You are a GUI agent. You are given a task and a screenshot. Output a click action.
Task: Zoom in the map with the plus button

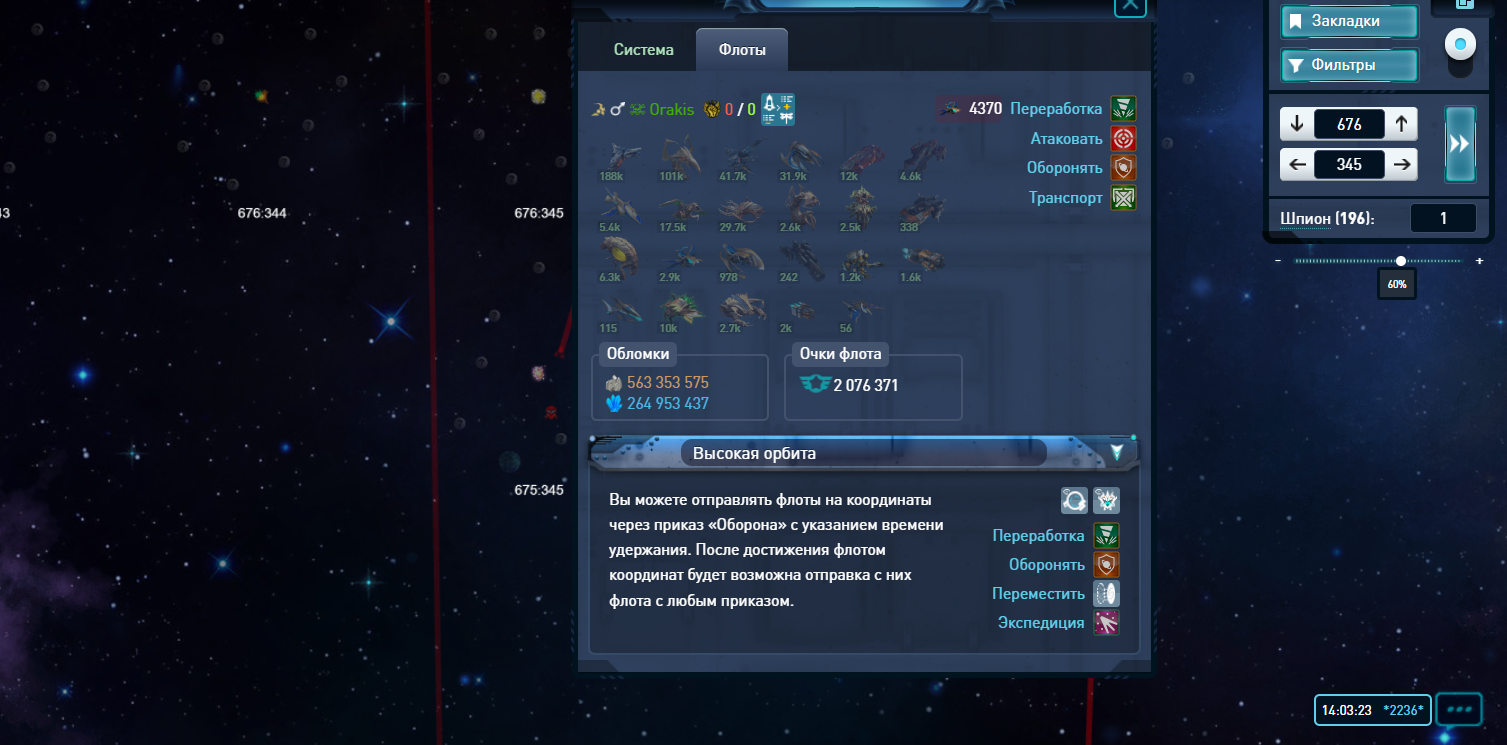tap(1480, 261)
